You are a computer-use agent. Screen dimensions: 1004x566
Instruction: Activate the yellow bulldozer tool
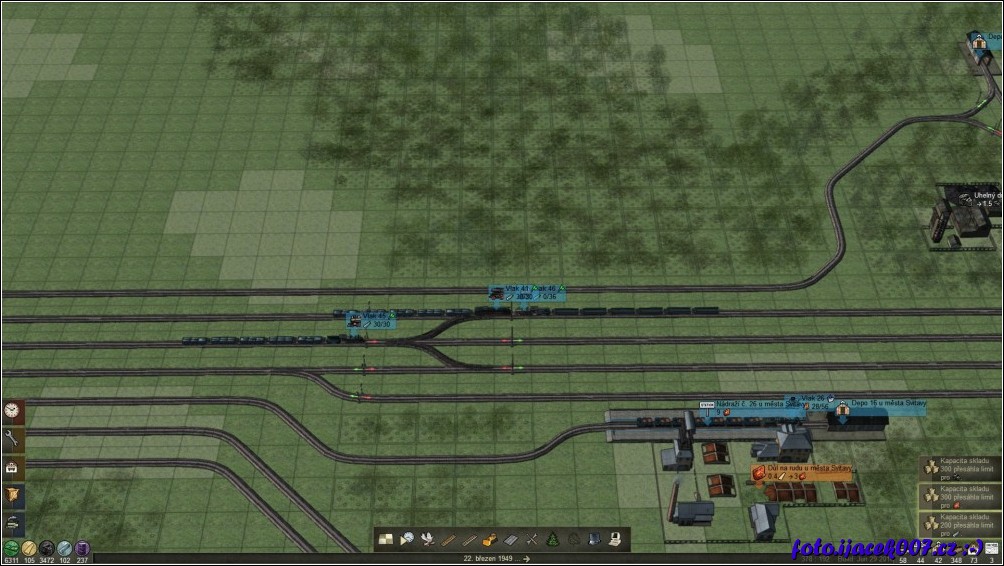pos(490,540)
